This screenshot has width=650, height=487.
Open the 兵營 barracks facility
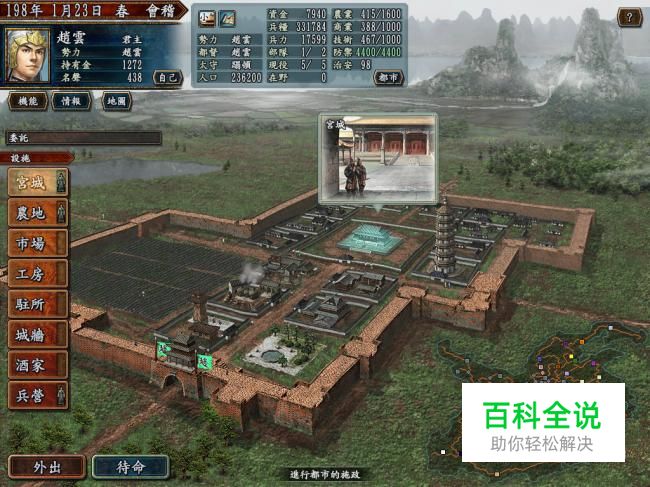pyautogui.click(x=36, y=395)
